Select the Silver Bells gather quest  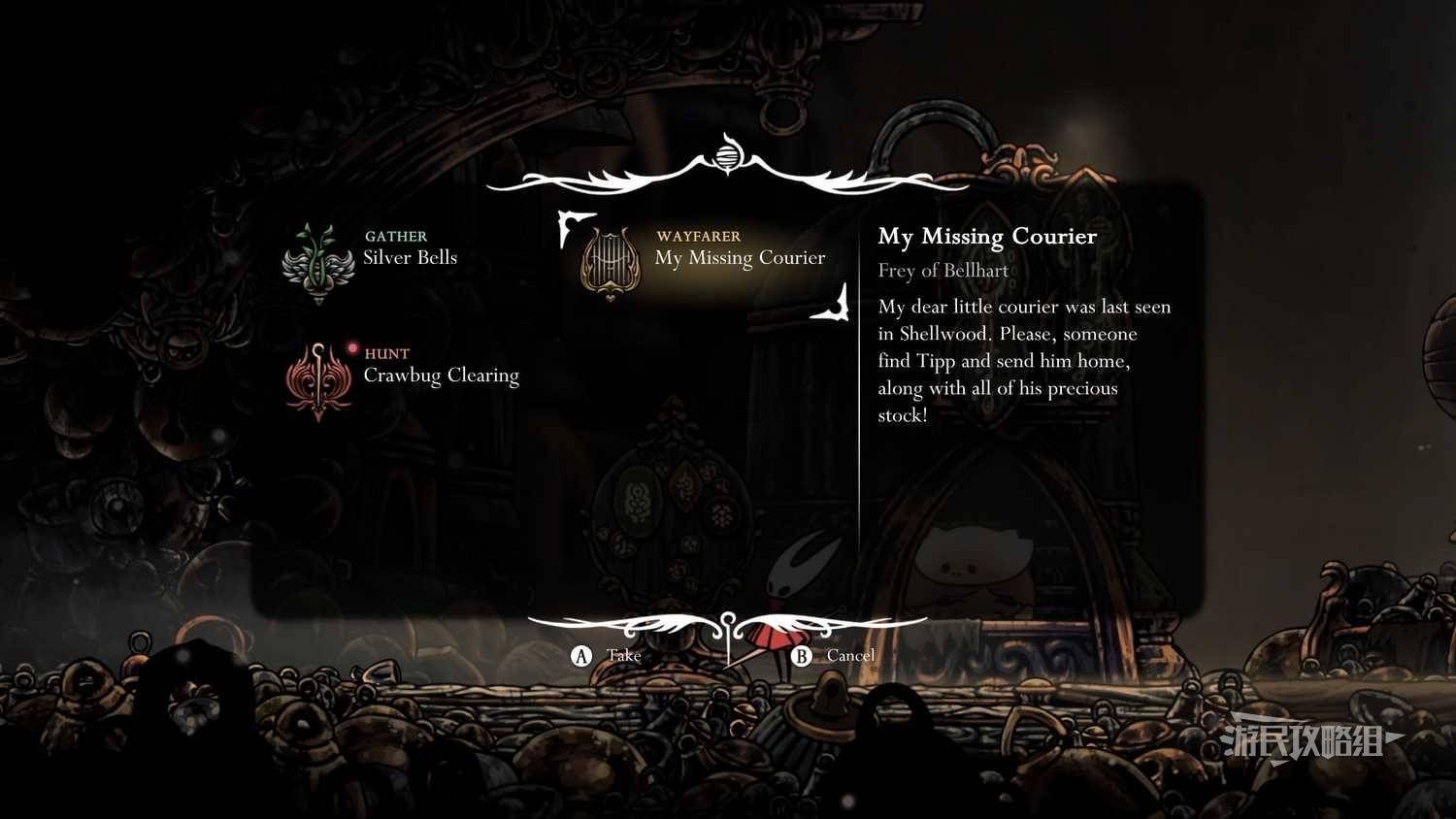tap(410, 258)
